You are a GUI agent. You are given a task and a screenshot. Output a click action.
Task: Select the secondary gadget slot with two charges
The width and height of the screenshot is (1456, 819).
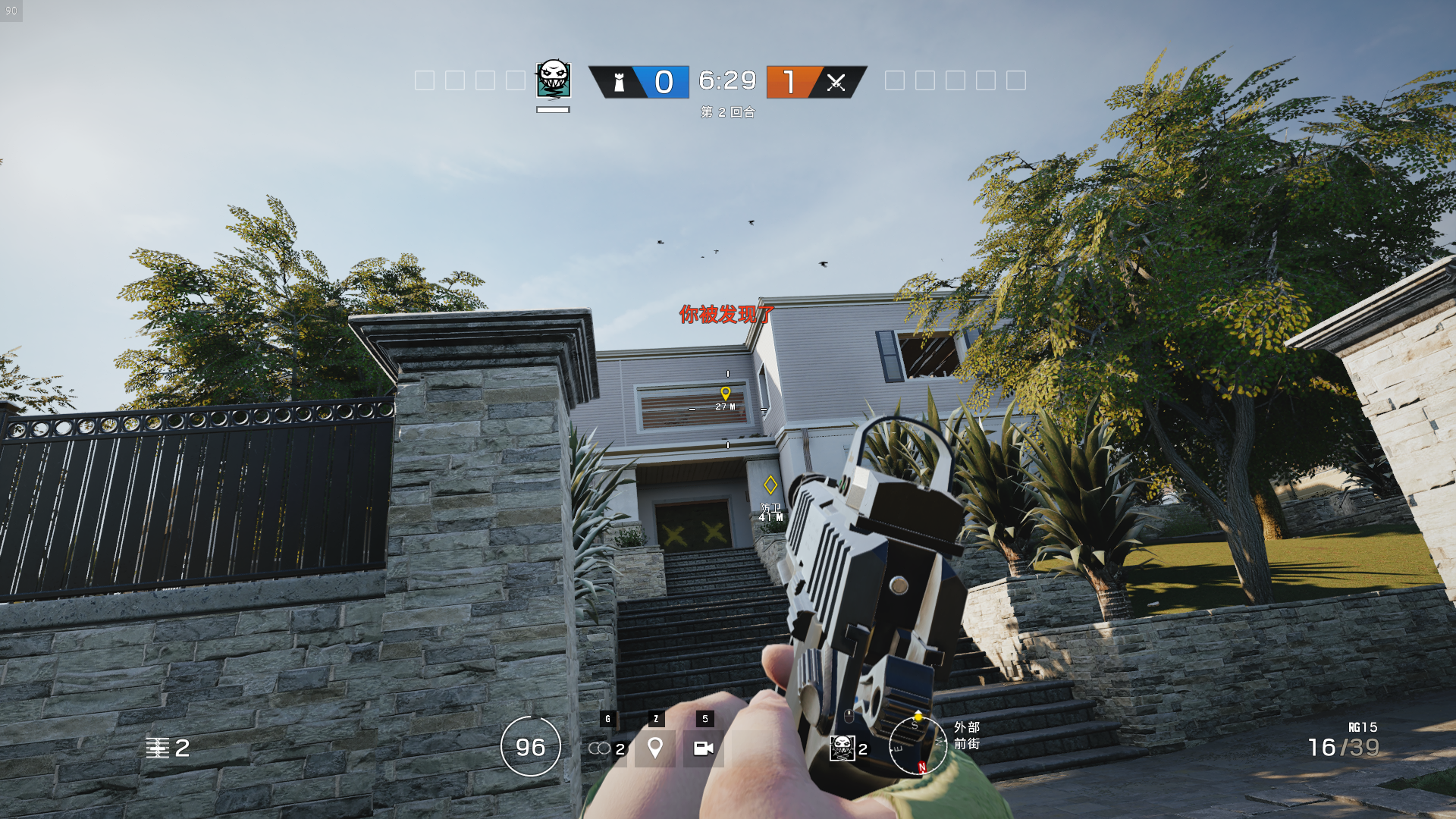[607, 748]
